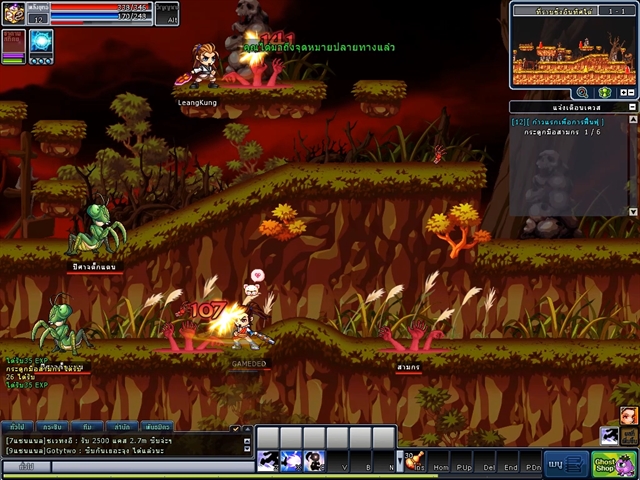
Task: Zoom out the minimap with minus button
Action: [631, 92]
